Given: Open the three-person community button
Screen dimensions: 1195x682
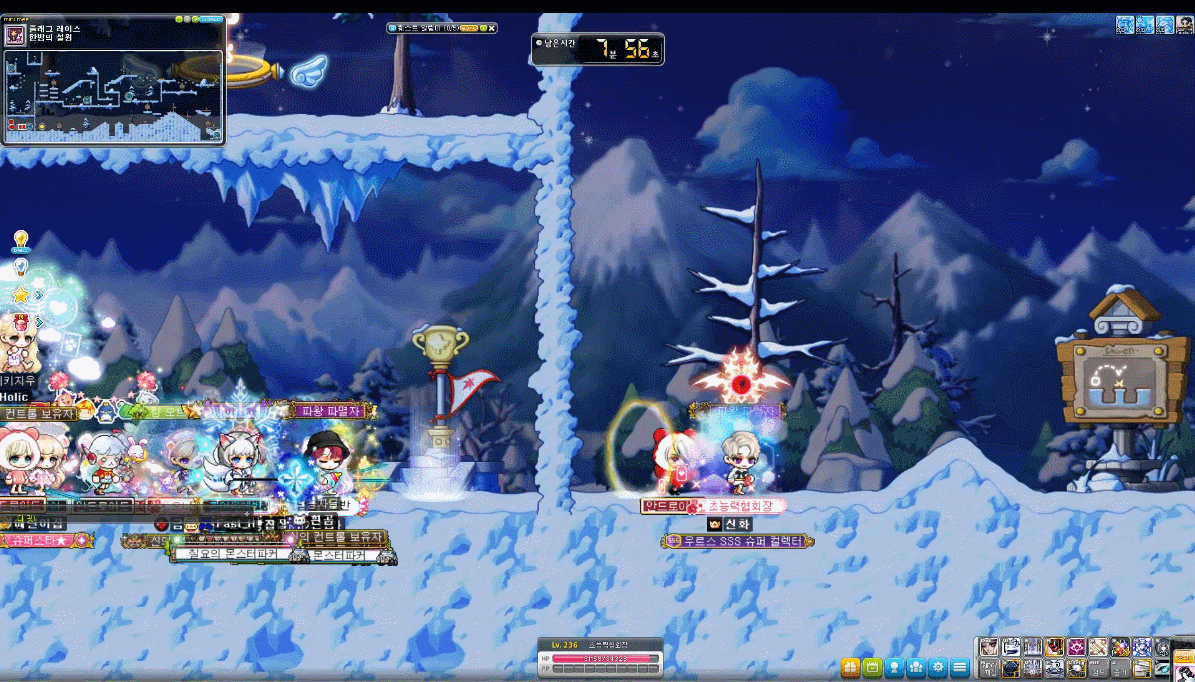Looking at the screenshot, I should coord(916,667).
